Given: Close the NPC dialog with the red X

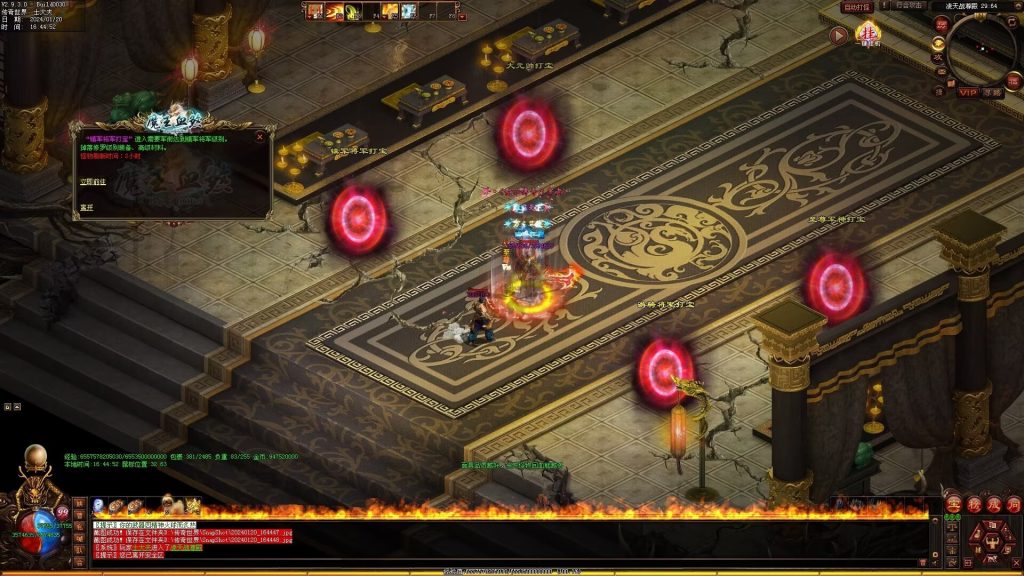Looking at the screenshot, I should (260, 137).
